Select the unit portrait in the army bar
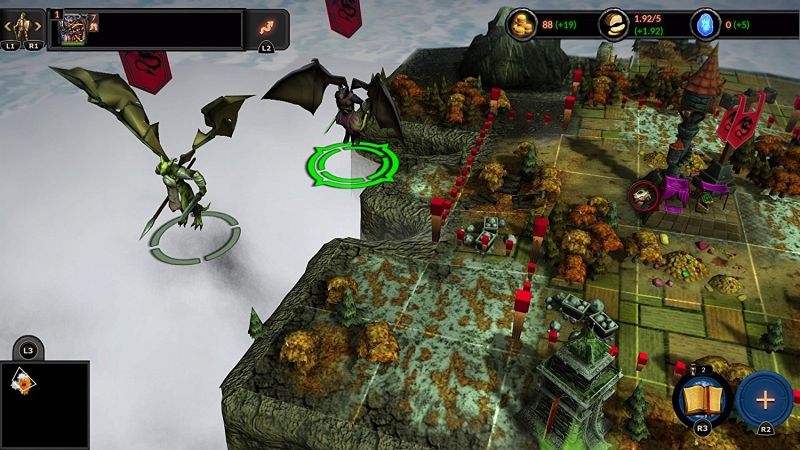The image size is (800, 450). [73, 29]
